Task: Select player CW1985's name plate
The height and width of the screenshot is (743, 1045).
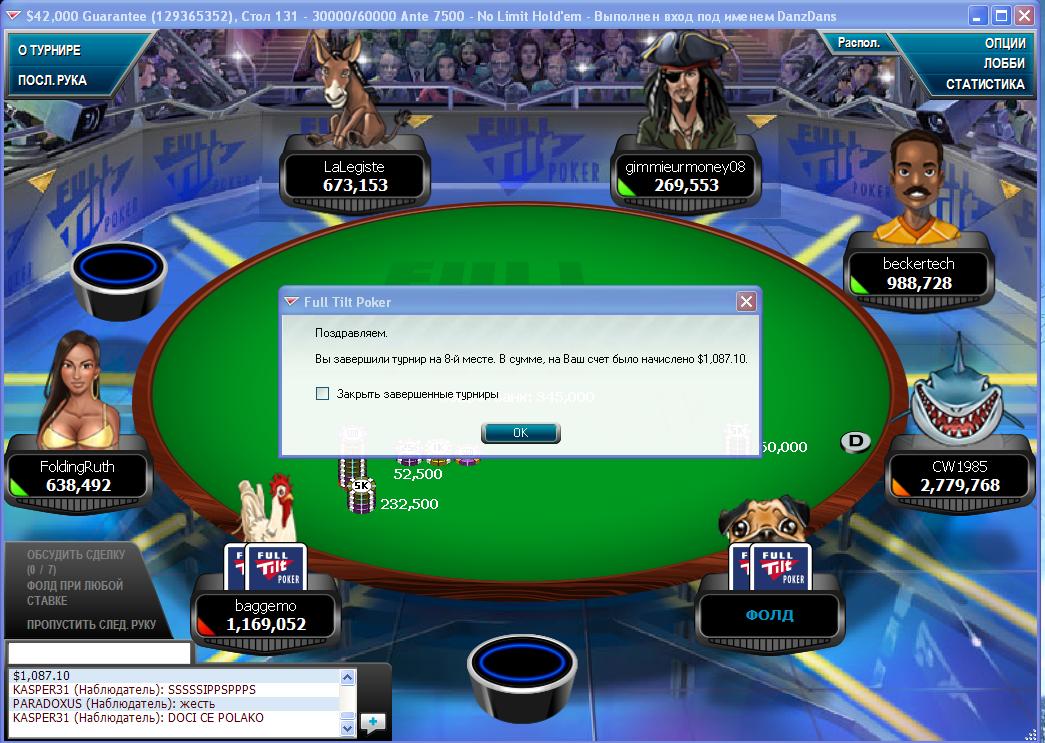Action: pos(958,476)
